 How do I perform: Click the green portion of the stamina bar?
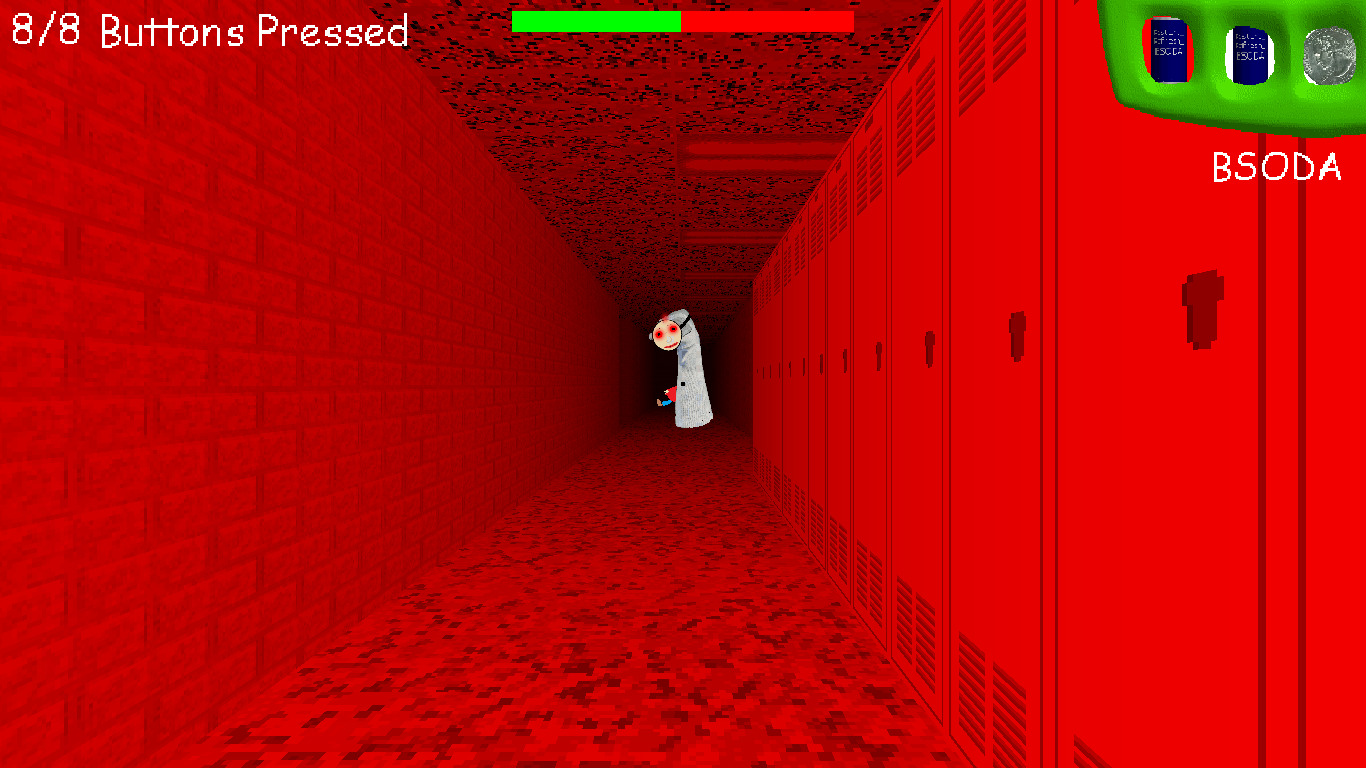[595, 20]
